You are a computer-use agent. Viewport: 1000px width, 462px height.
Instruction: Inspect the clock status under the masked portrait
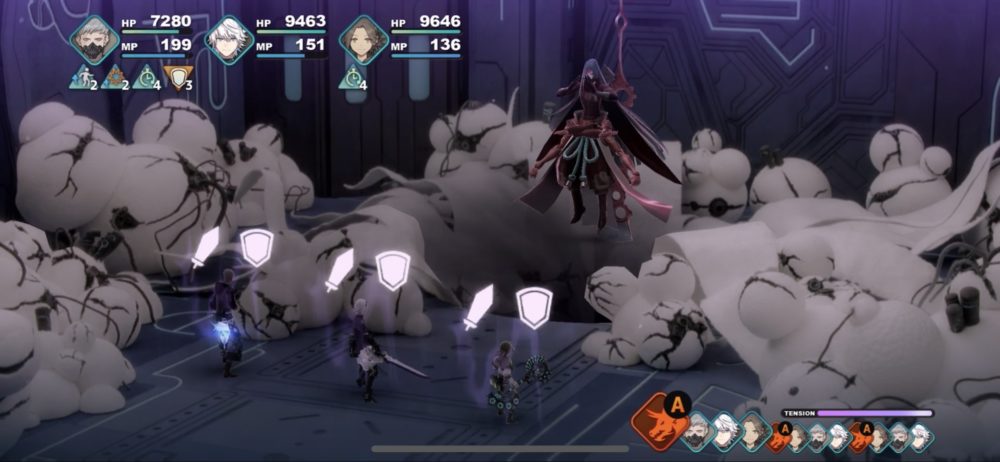(145, 77)
